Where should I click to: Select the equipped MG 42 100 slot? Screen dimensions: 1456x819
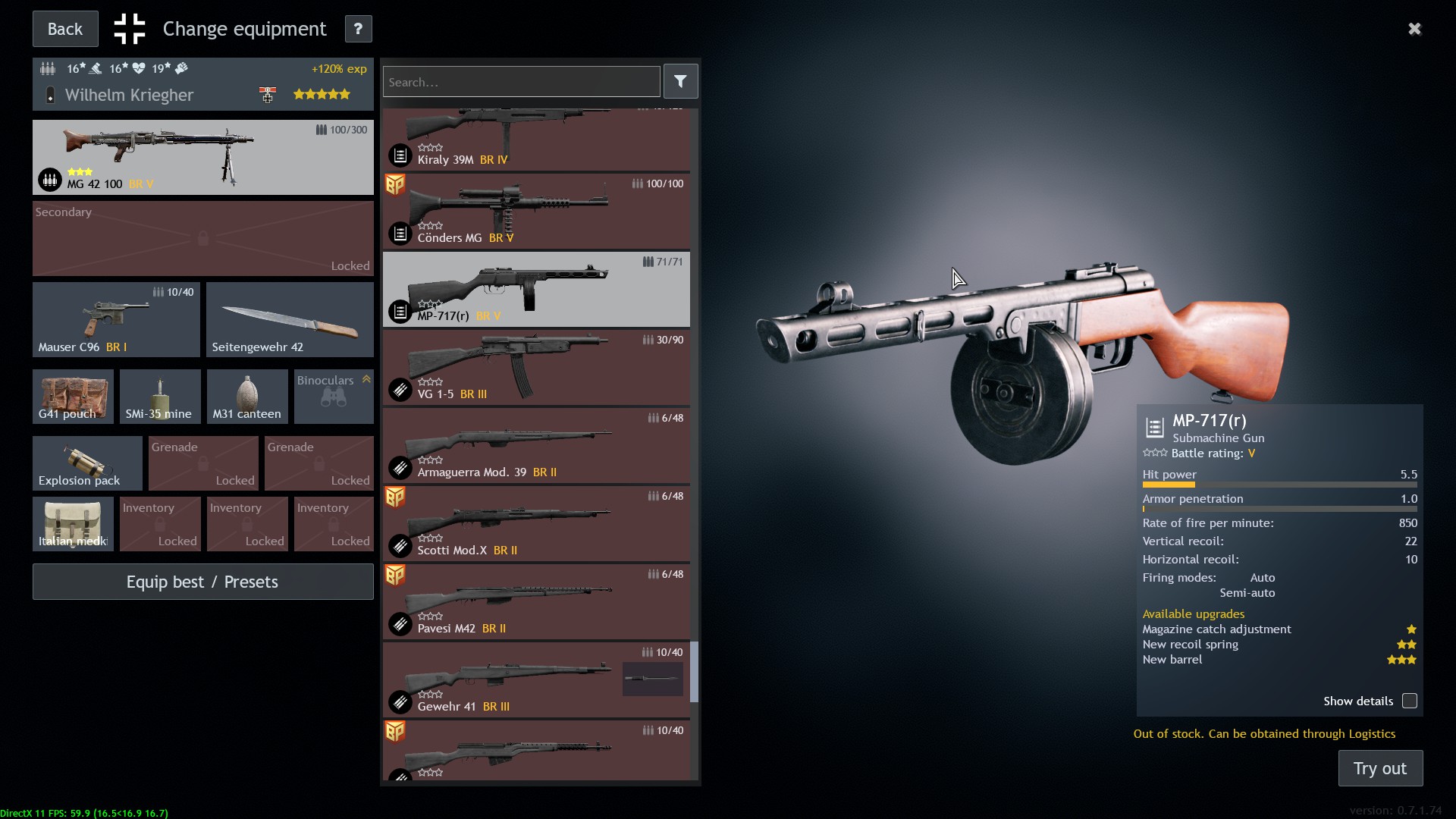pos(202,157)
